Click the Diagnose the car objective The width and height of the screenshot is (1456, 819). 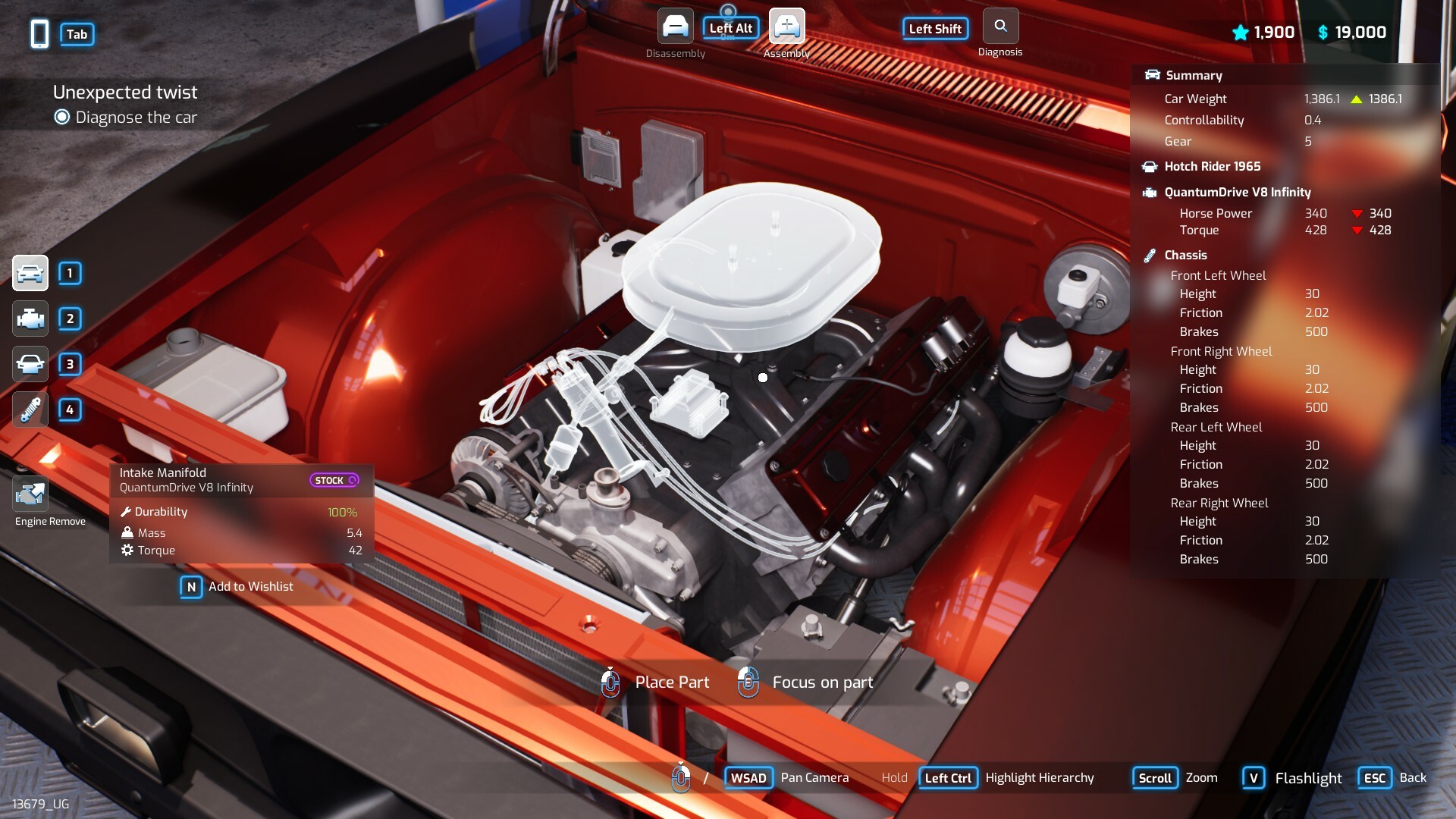click(x=136, y=118)
